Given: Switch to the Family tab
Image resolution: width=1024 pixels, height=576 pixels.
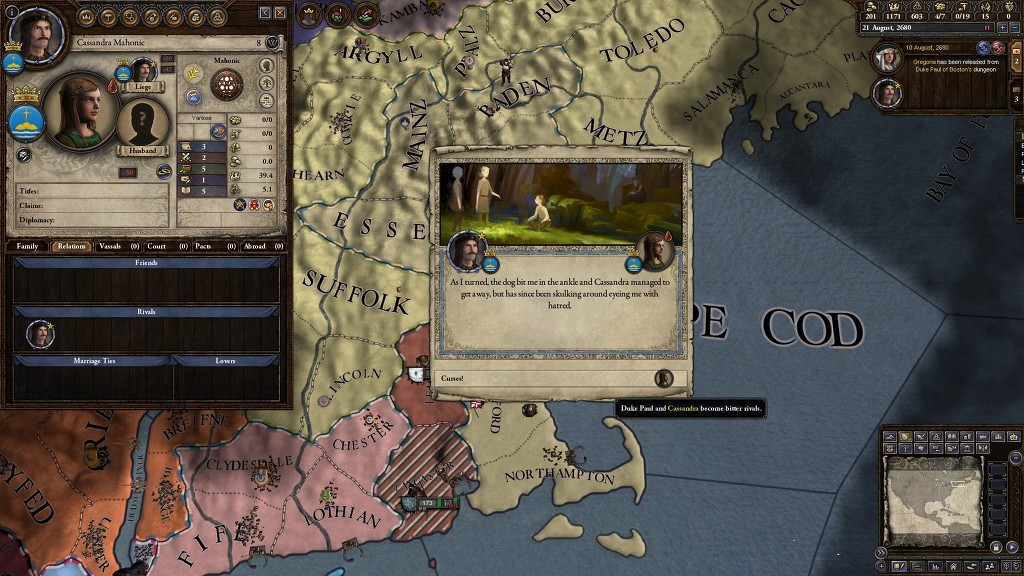Looking at the screenshot, I should click(27, 245).
